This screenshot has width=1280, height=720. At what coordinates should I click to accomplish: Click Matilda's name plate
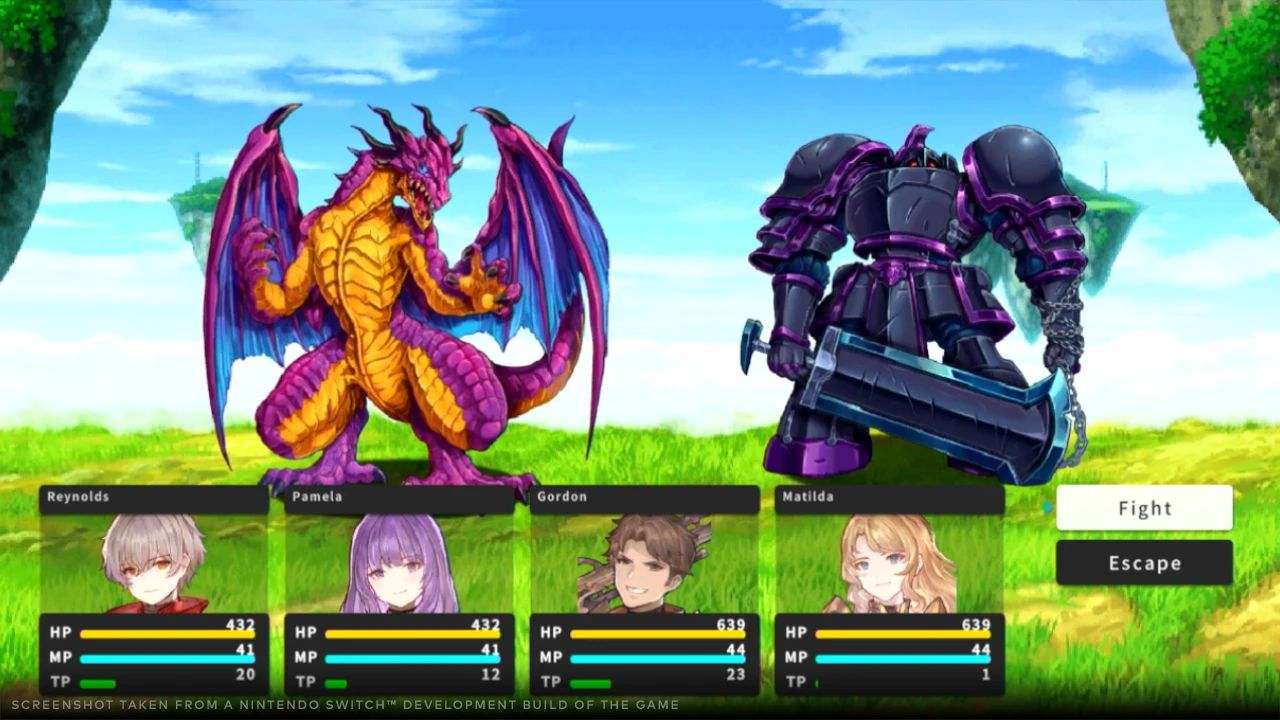pyautogui.click(x=885, y=497)
